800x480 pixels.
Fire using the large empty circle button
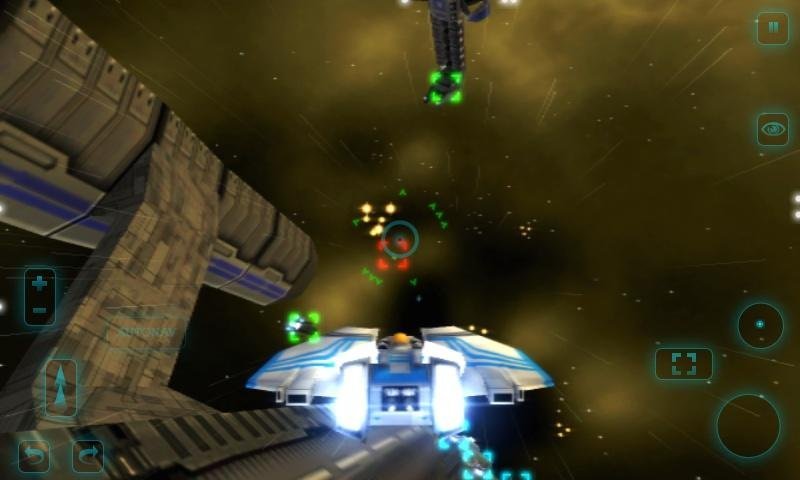click(x=747, y=426)
